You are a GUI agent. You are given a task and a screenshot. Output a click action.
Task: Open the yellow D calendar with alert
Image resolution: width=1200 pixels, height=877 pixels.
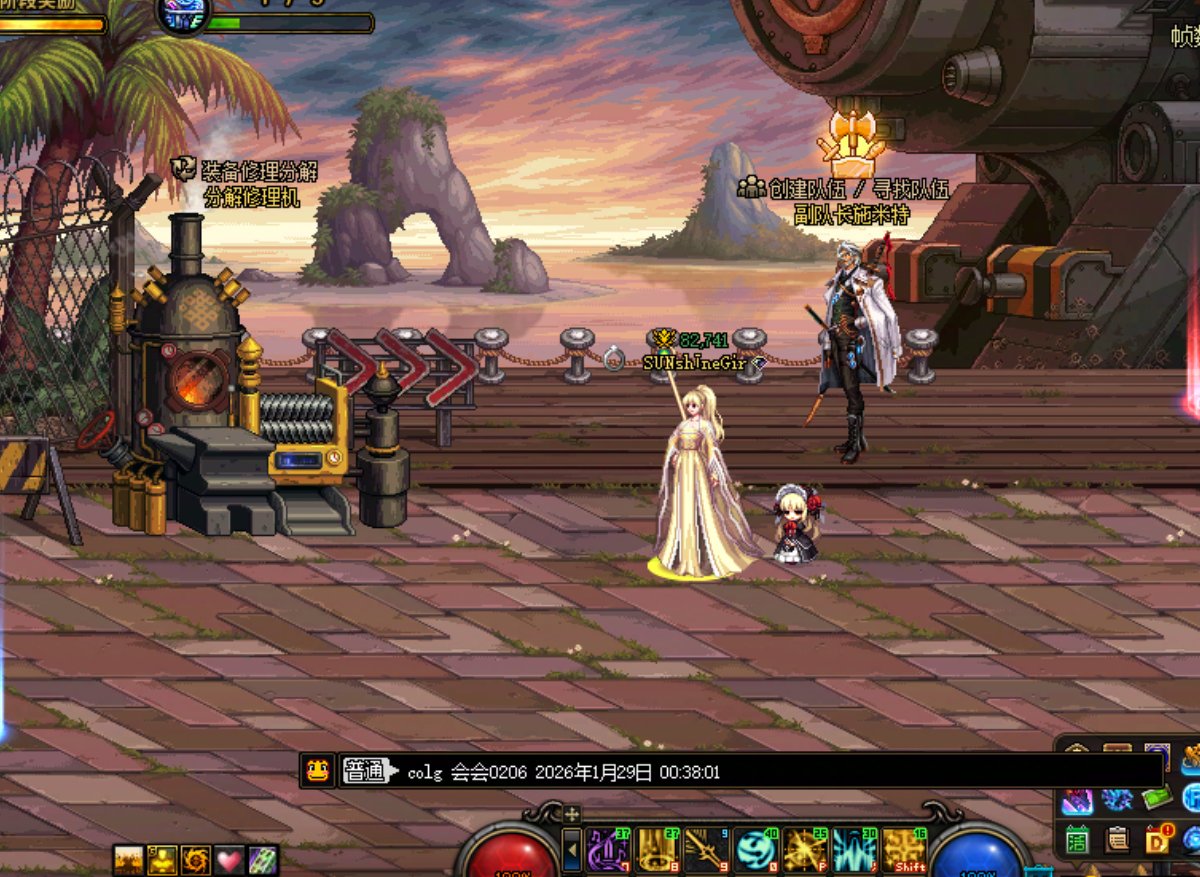click(x=1158, y=839)
